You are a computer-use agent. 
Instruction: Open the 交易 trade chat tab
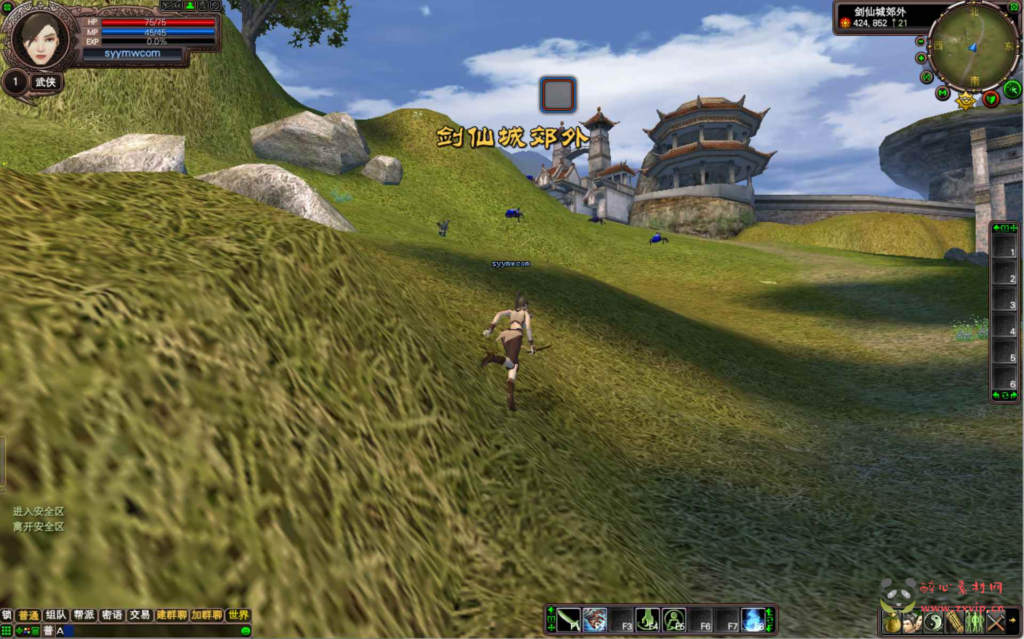pyautogui.click(x=140, y=615)
